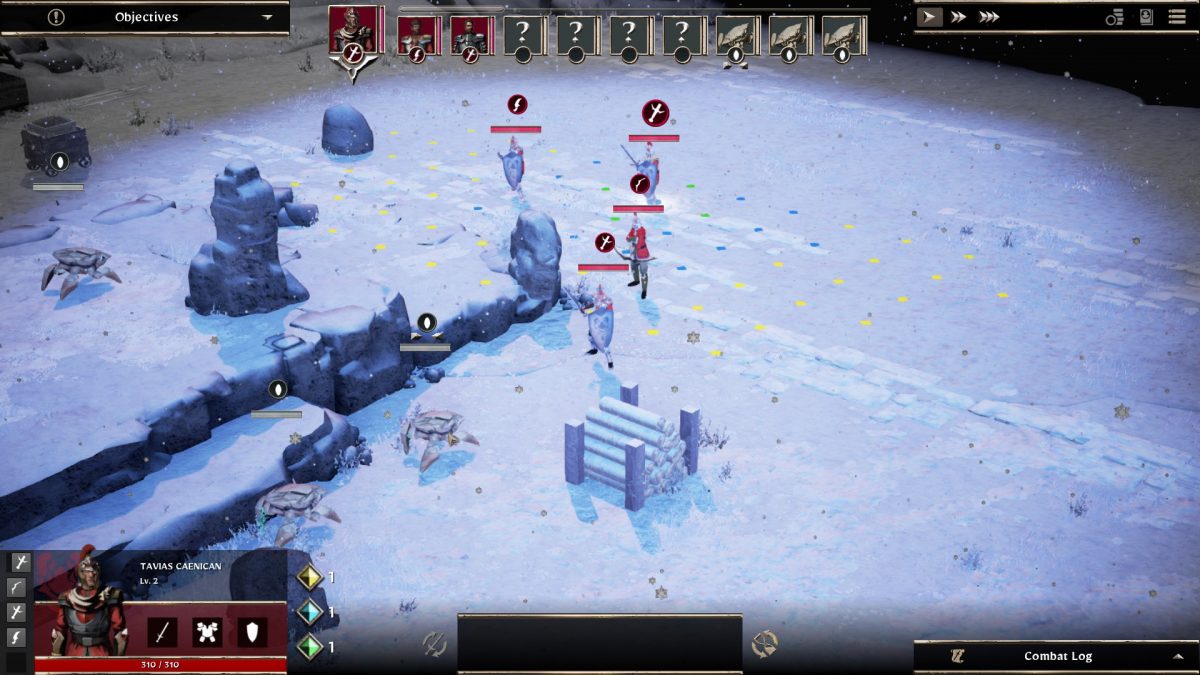This screenshot has width=1200, height=675.
Task: Click the circular icon right of the action bar
Action: pyautogui.click(x=765, y=644)
